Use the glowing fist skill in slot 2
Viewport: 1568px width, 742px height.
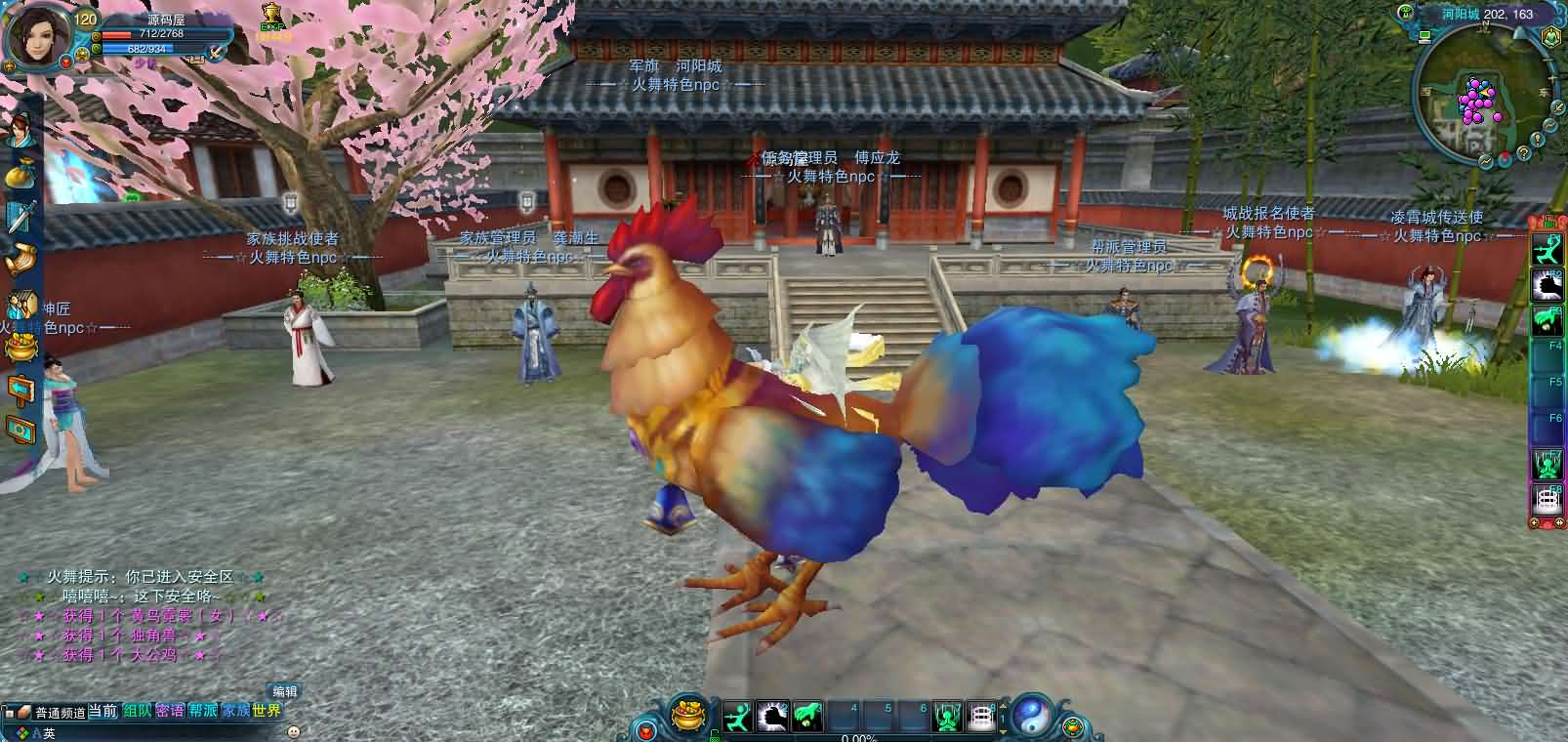click(772, 718)
